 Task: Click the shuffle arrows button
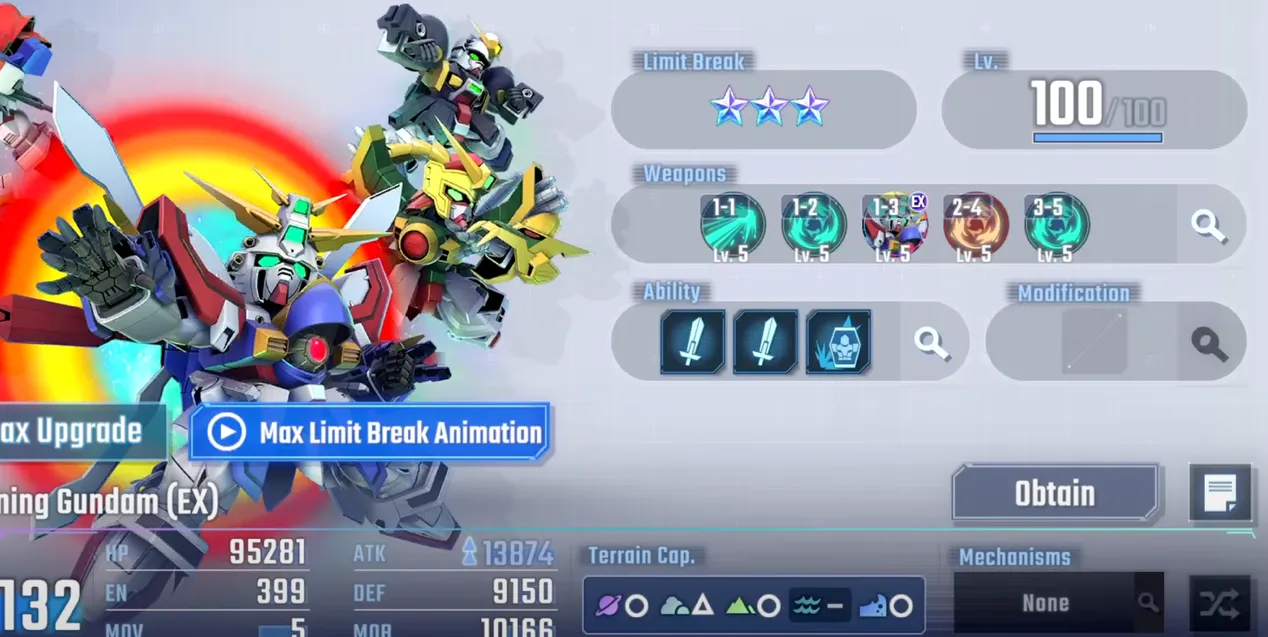[x=1220, y=603]
